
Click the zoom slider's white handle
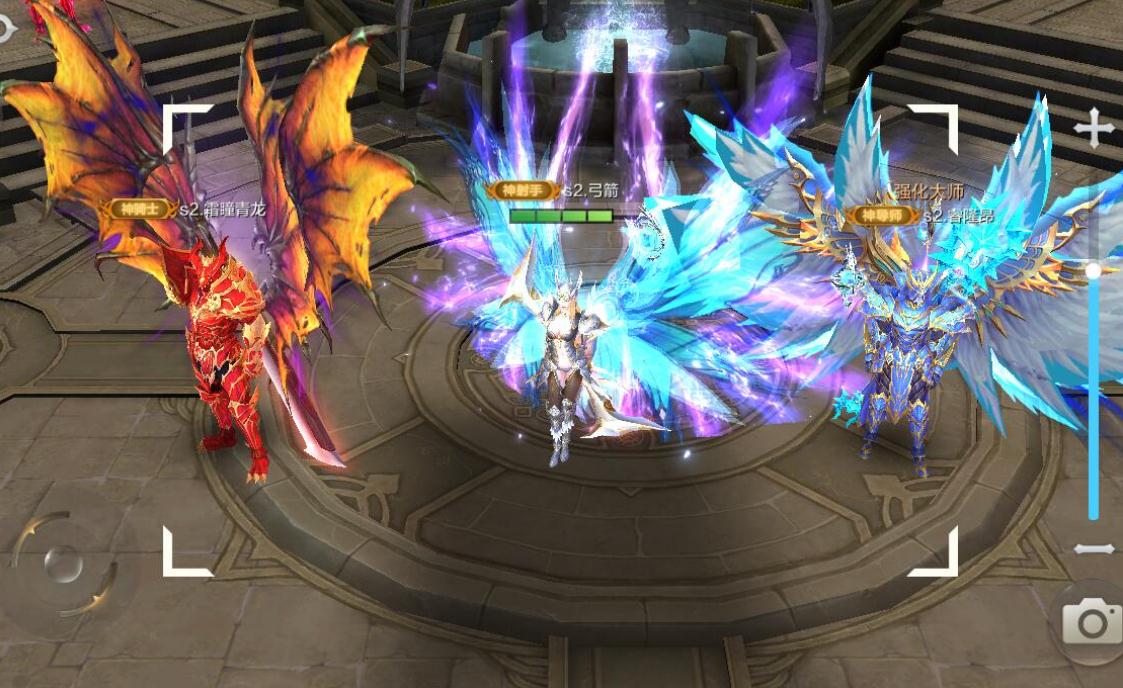click(x=1093, y=271)
